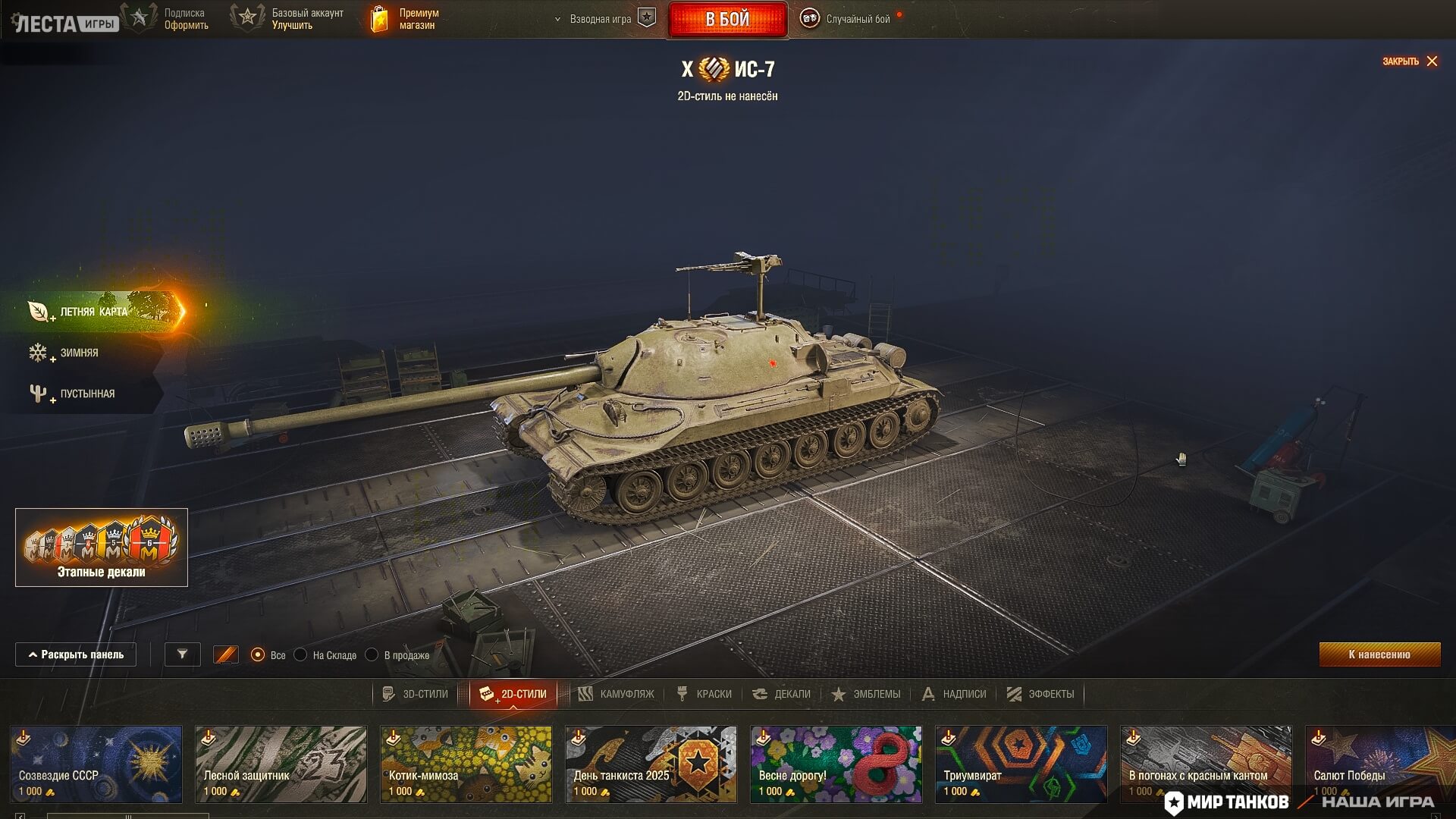This screenshot has height=819, width=1456.
Task: Show only В продаже items
Action: (x=372, y=654)
